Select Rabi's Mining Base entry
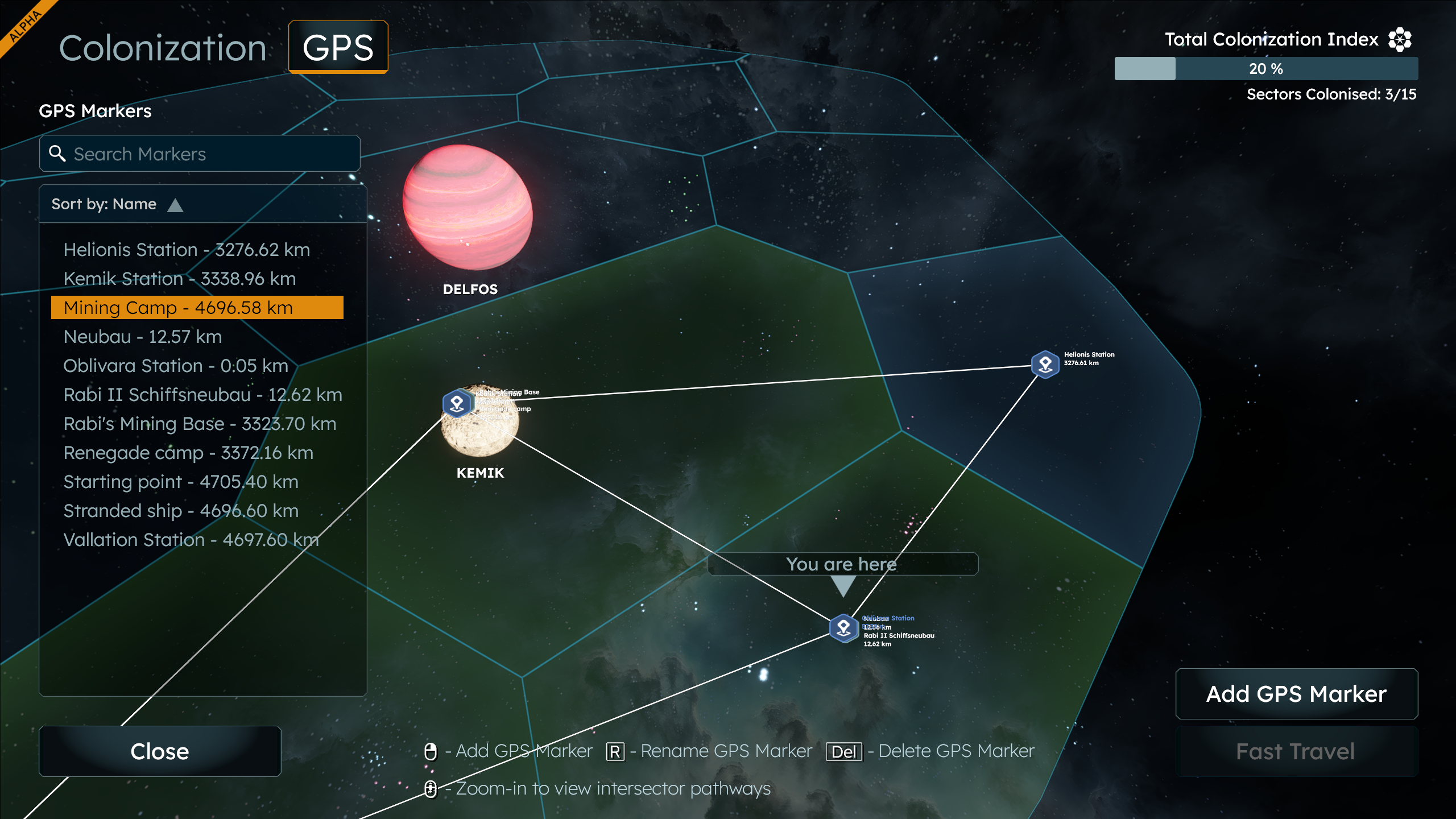The image size is (1456, 819). click(200, 424)
